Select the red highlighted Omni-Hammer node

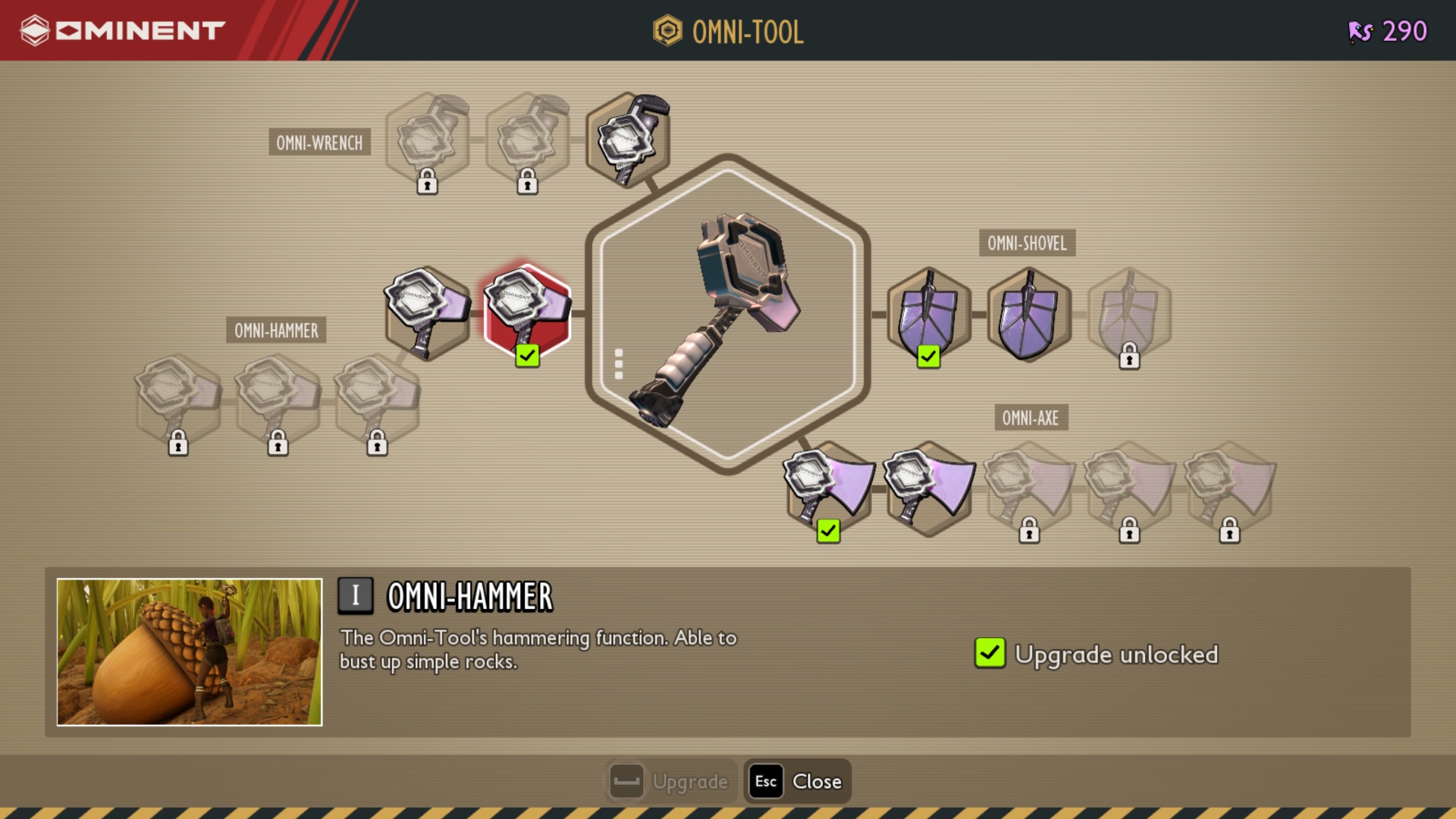pos(527,312)
